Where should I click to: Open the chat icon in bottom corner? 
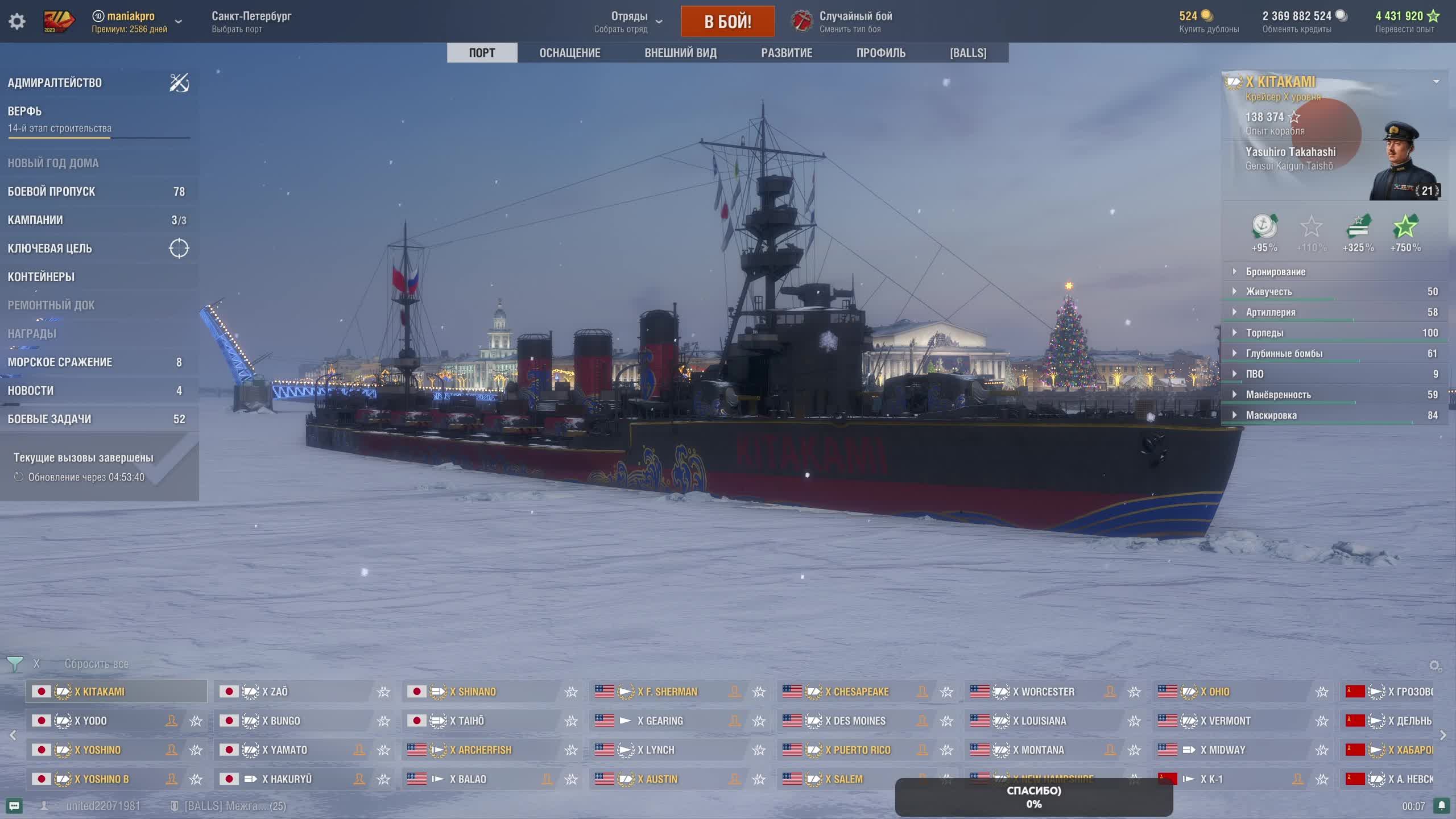click(x=14, y=806)
